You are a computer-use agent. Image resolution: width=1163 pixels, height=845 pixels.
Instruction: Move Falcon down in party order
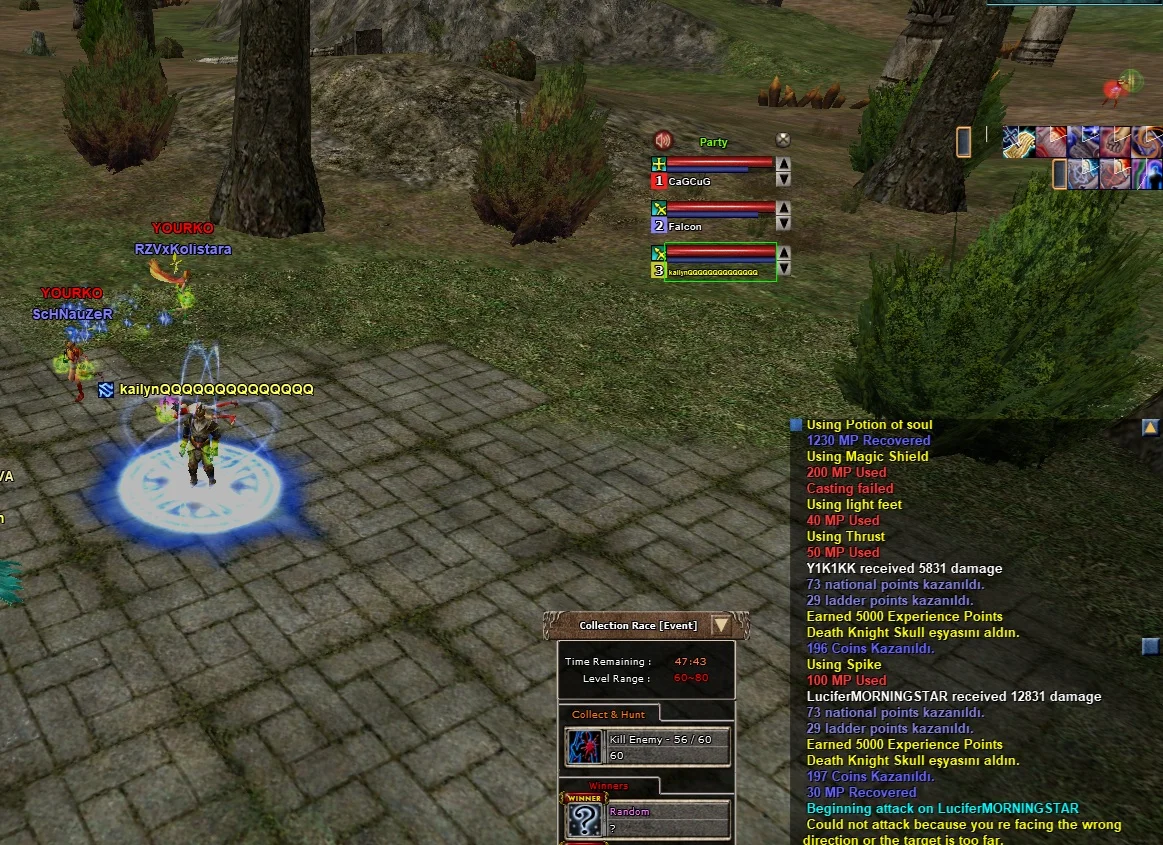(x=784, y=224)
